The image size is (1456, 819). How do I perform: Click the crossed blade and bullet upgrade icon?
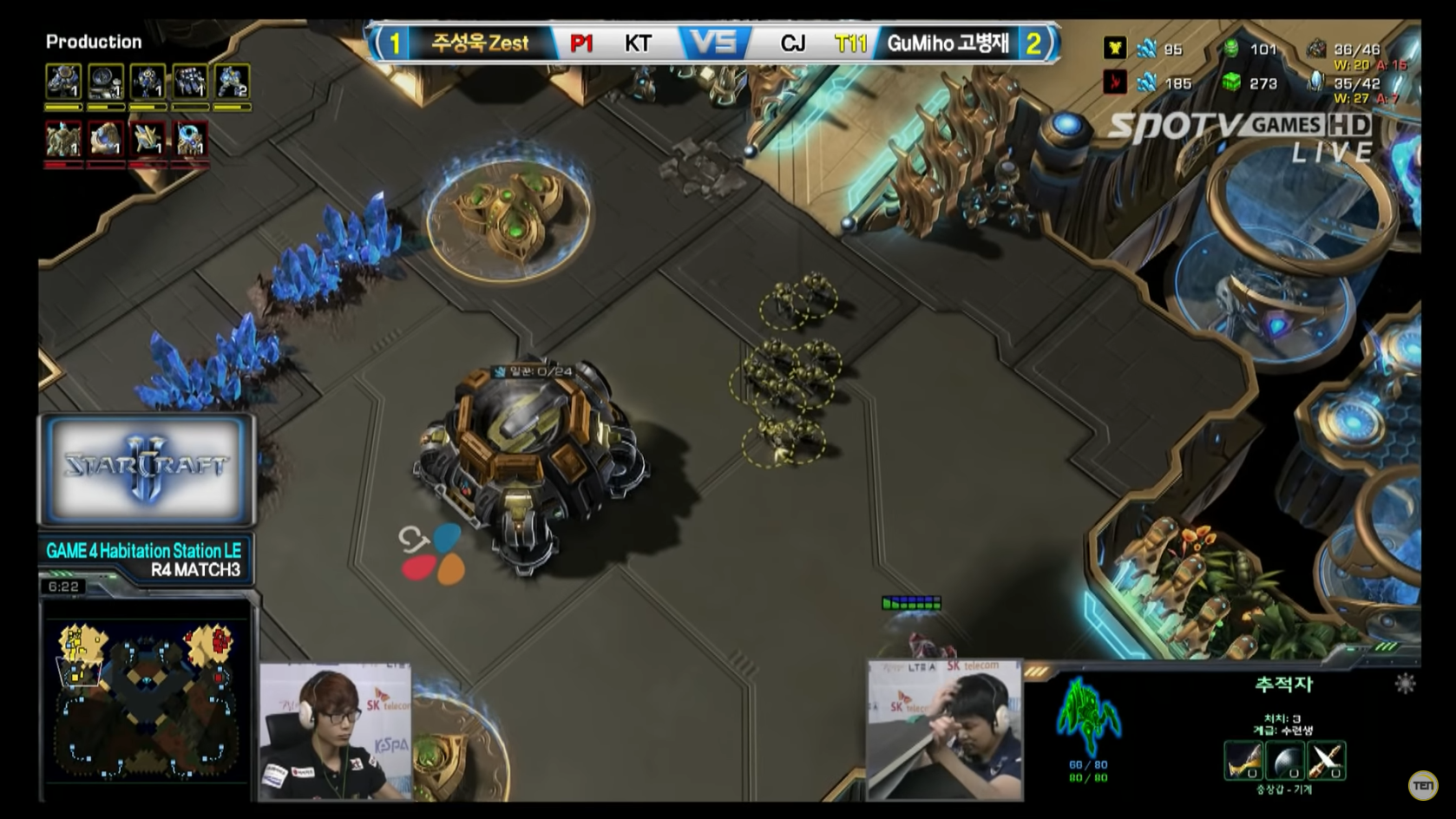[1326, 761]
